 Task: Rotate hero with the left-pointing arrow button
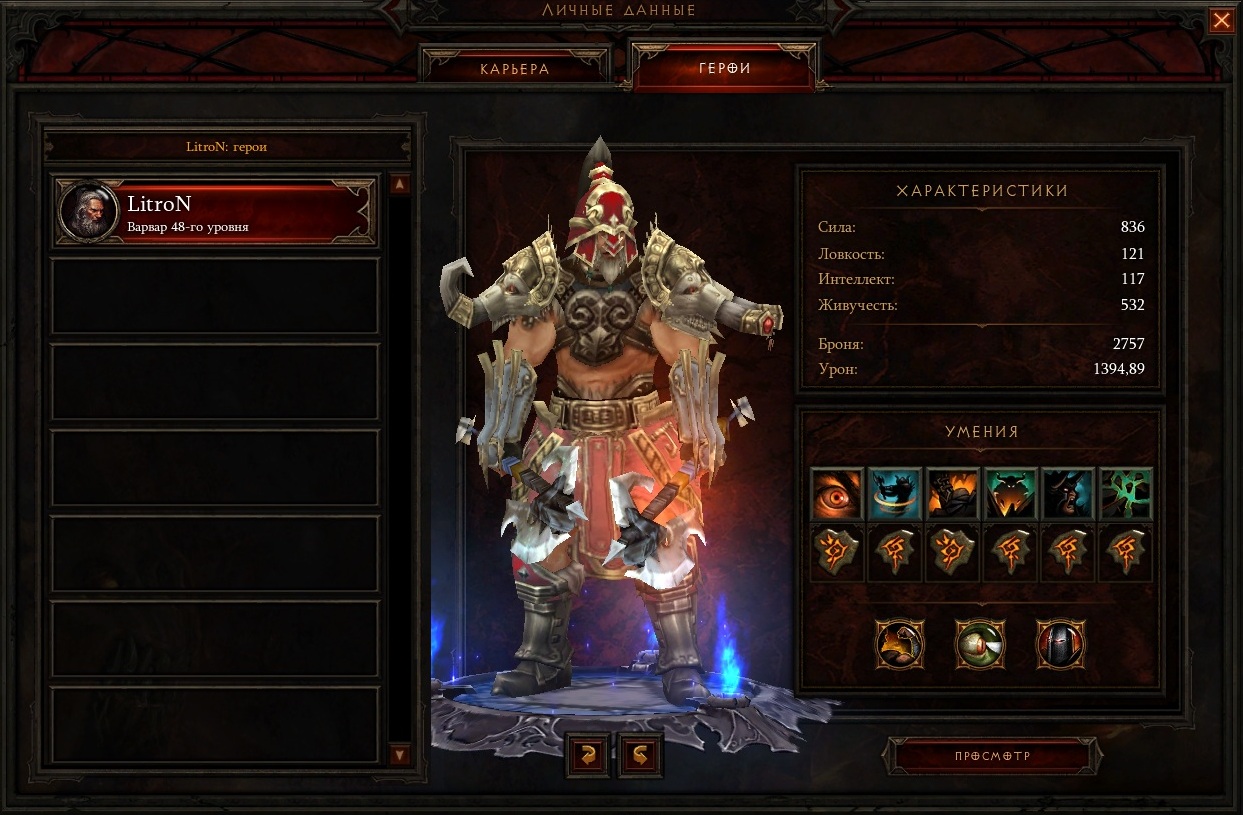click(x=587, y=756)
